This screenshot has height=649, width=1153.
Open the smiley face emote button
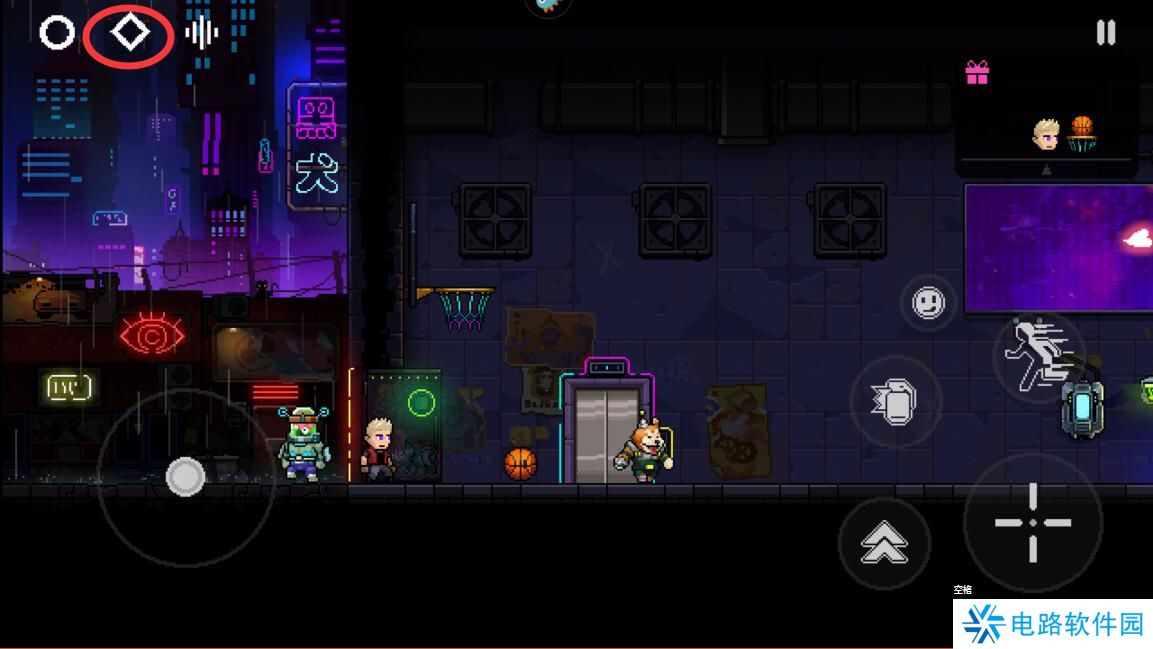(928, 302)
